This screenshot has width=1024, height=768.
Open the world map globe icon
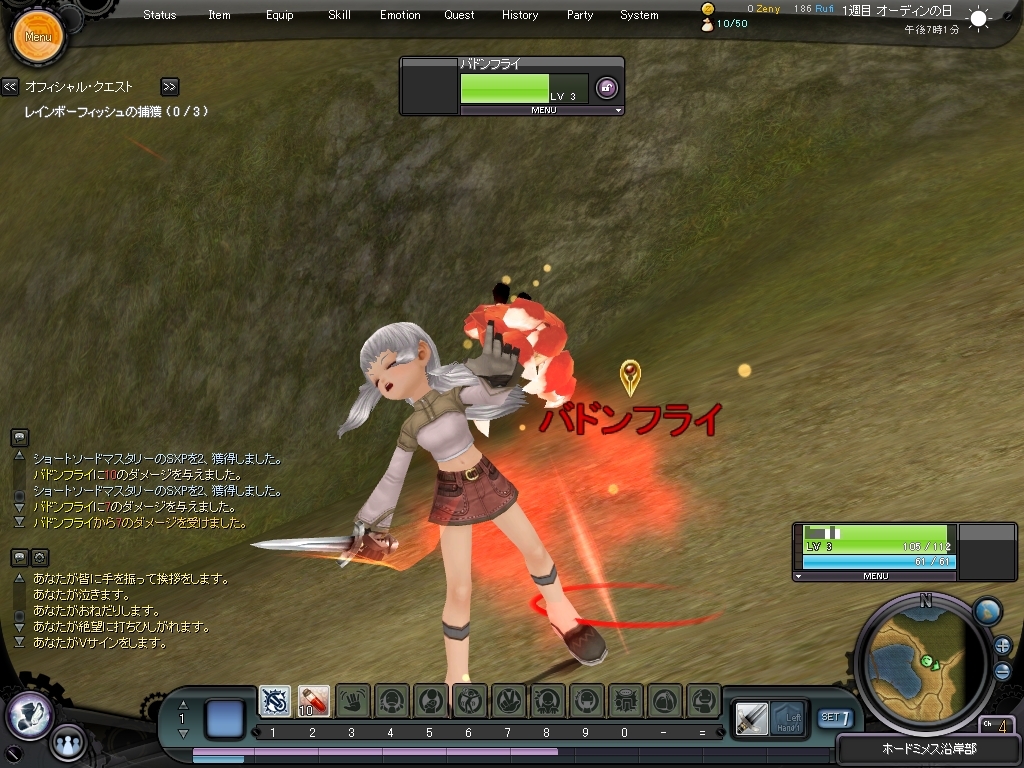click(x=987, y=611)
